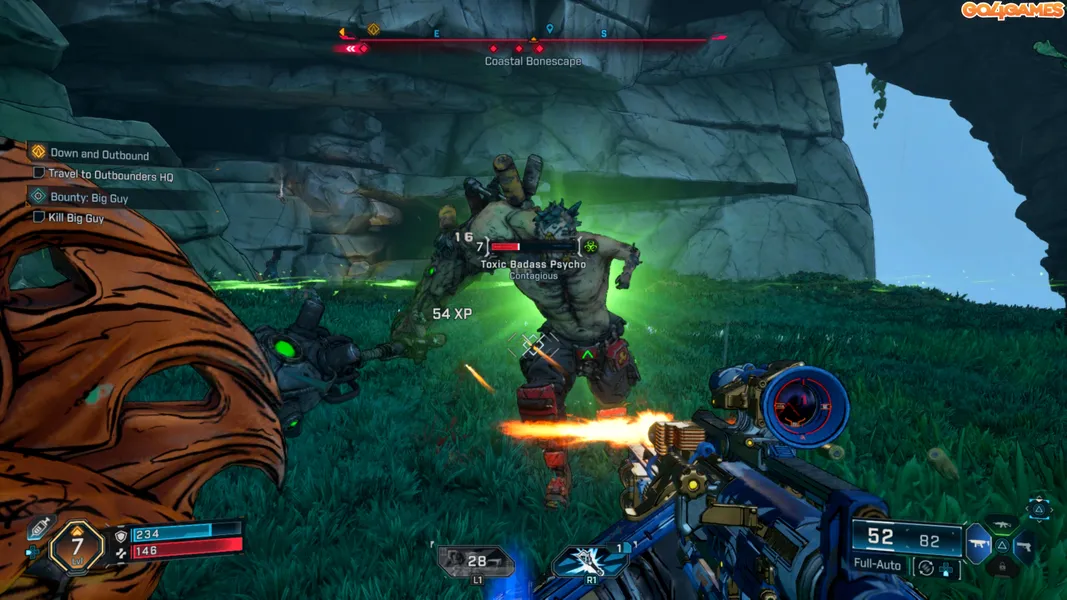Screen dimensions: 1067x600
Task: Use the repair kit syringe icon
Action: tap(39, 528)
